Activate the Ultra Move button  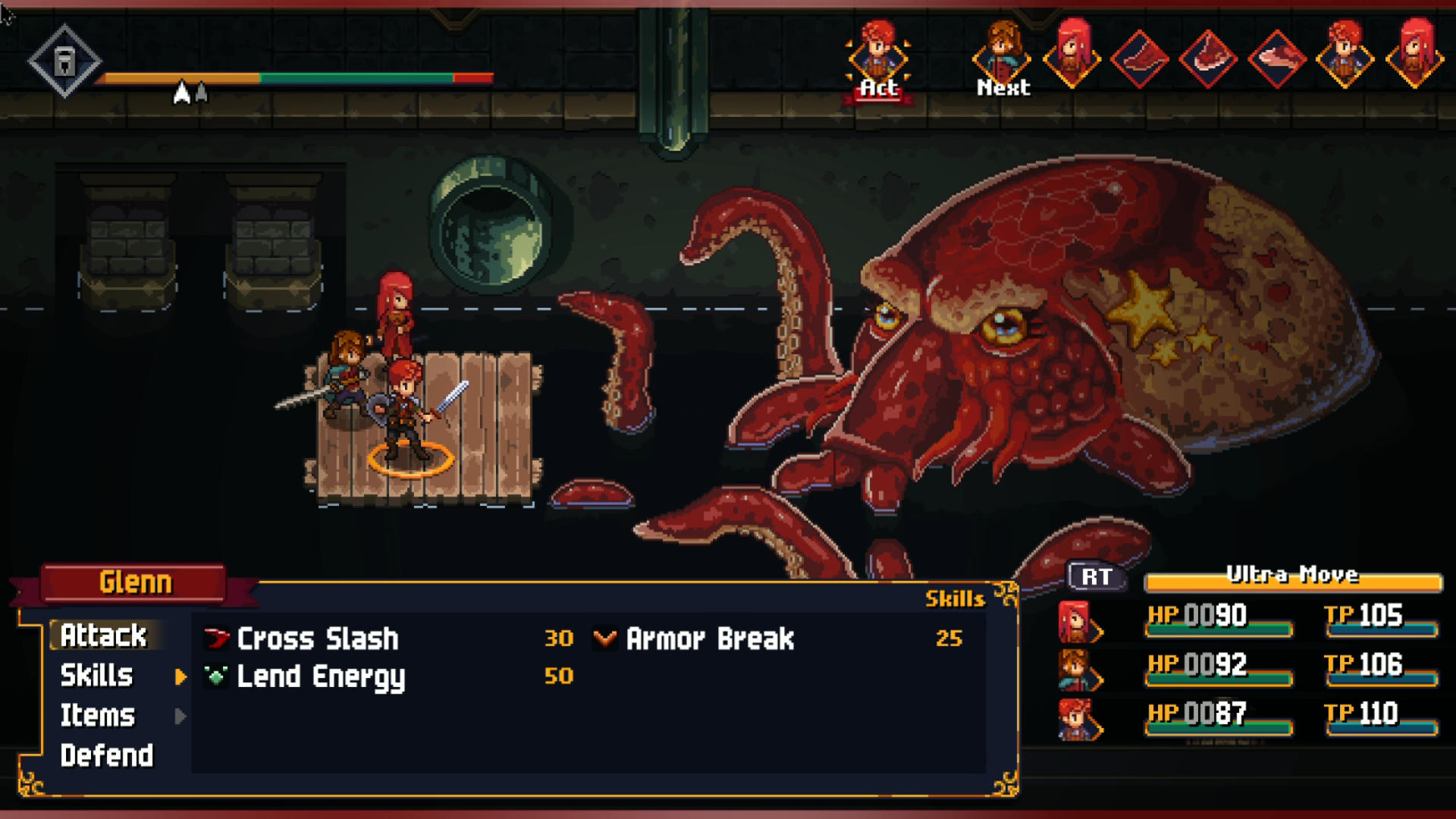(1294, 582)
